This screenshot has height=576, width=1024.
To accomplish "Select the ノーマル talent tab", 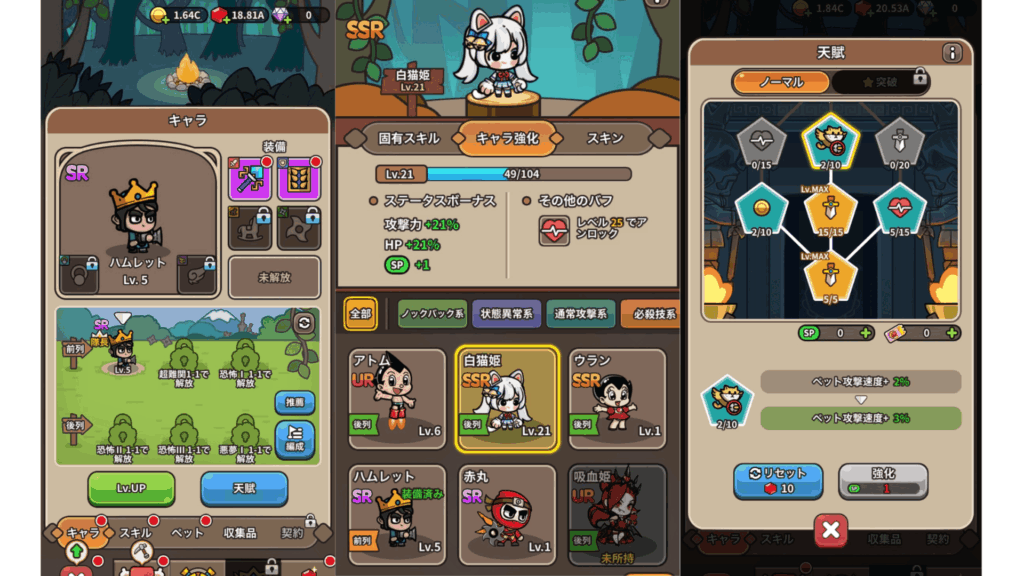I will pyautogui.click(x=781, y=81).
